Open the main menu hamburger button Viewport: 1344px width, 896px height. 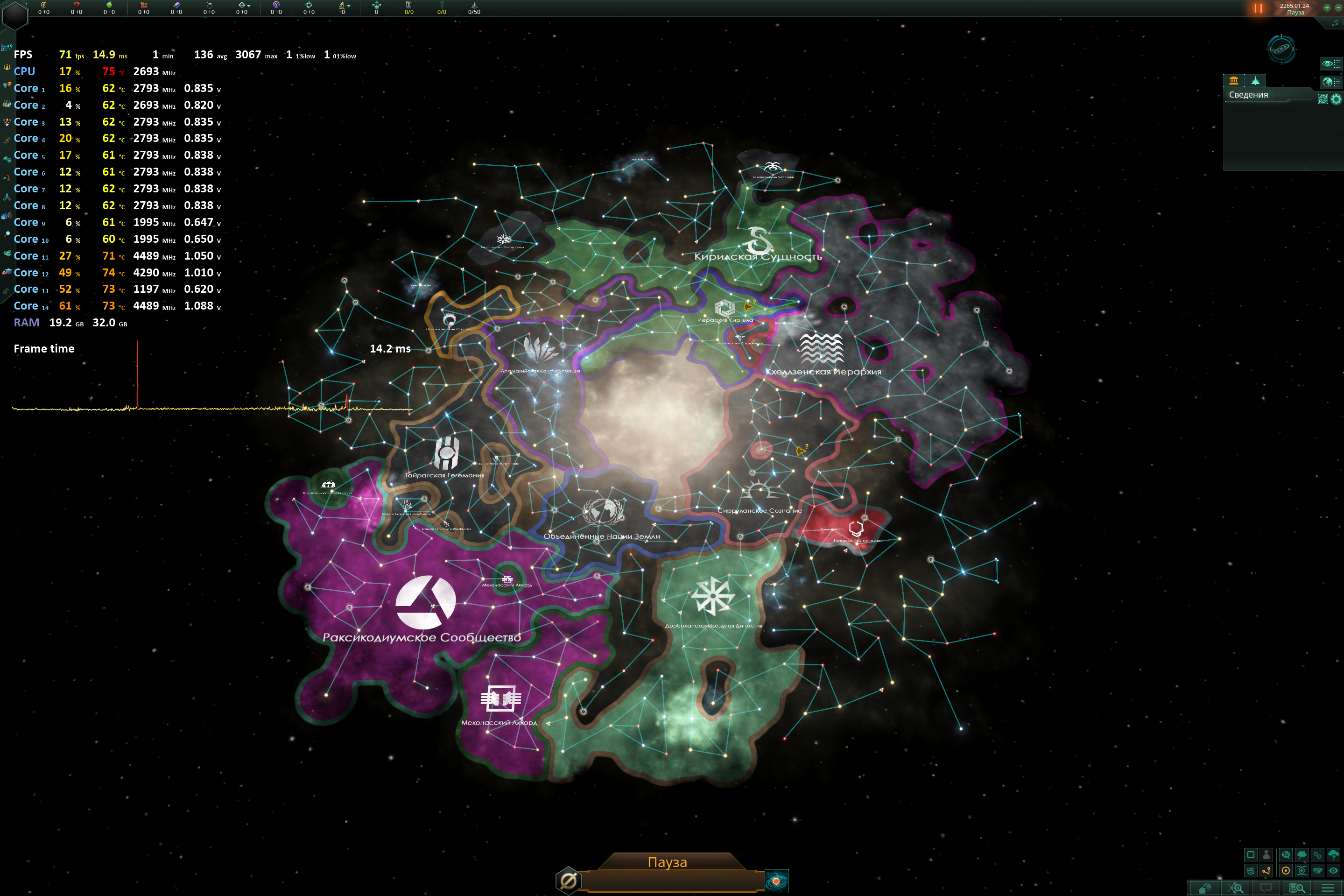[x=1328, y=888]
